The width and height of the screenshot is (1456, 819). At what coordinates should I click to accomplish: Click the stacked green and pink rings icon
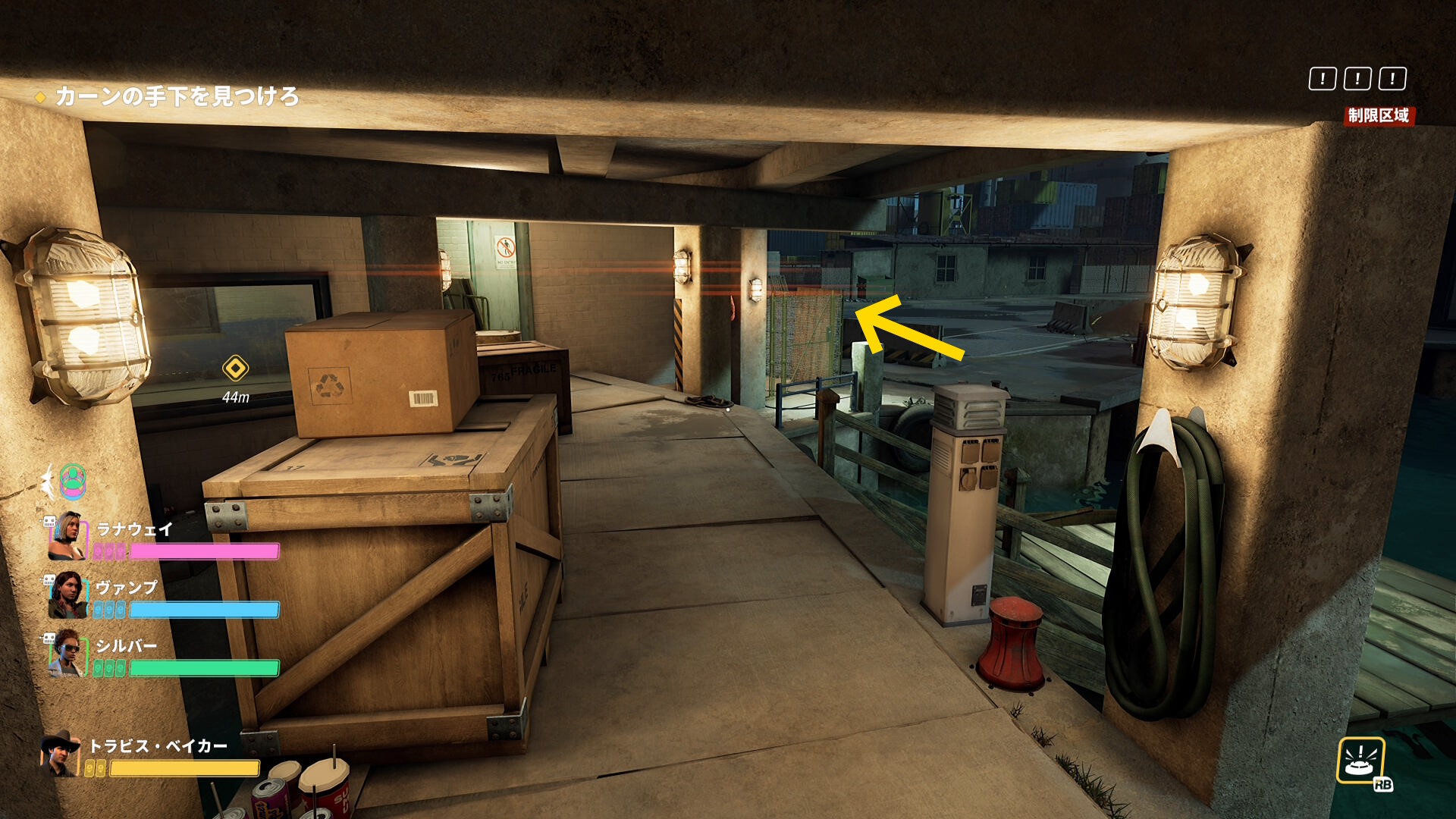pos(73,482)
